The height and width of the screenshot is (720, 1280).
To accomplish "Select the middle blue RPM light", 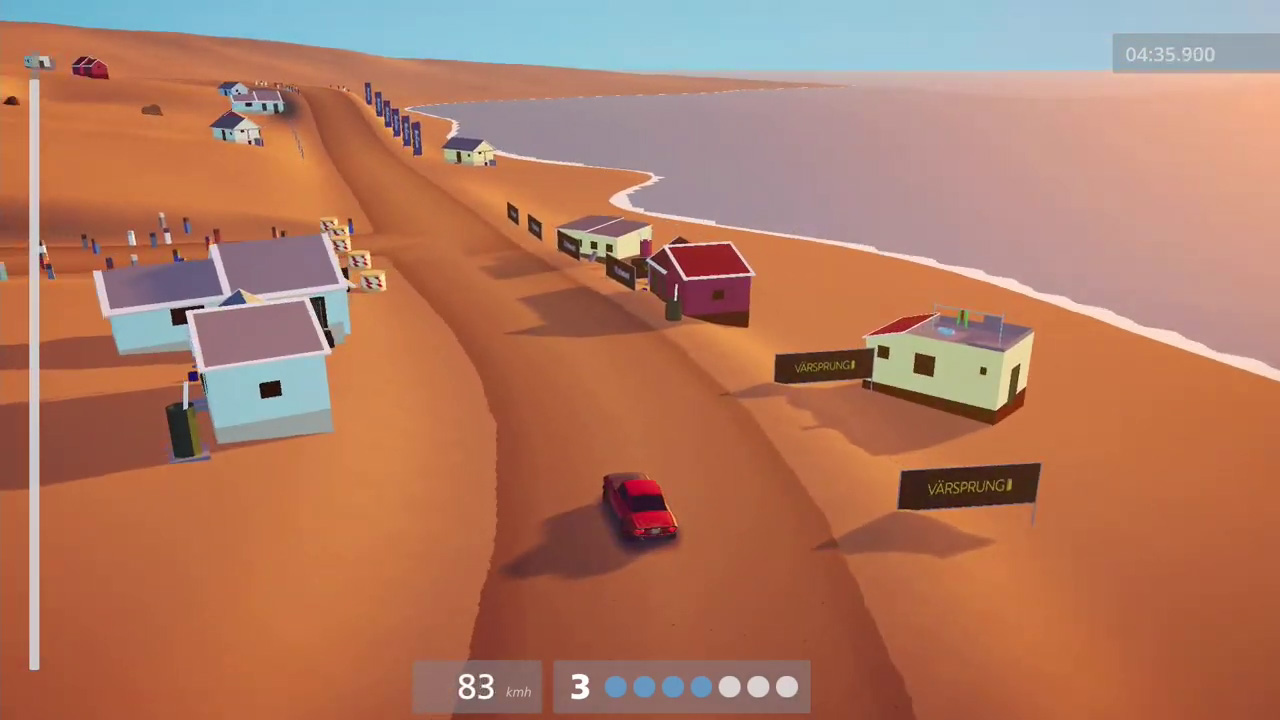I will point(672,687).
